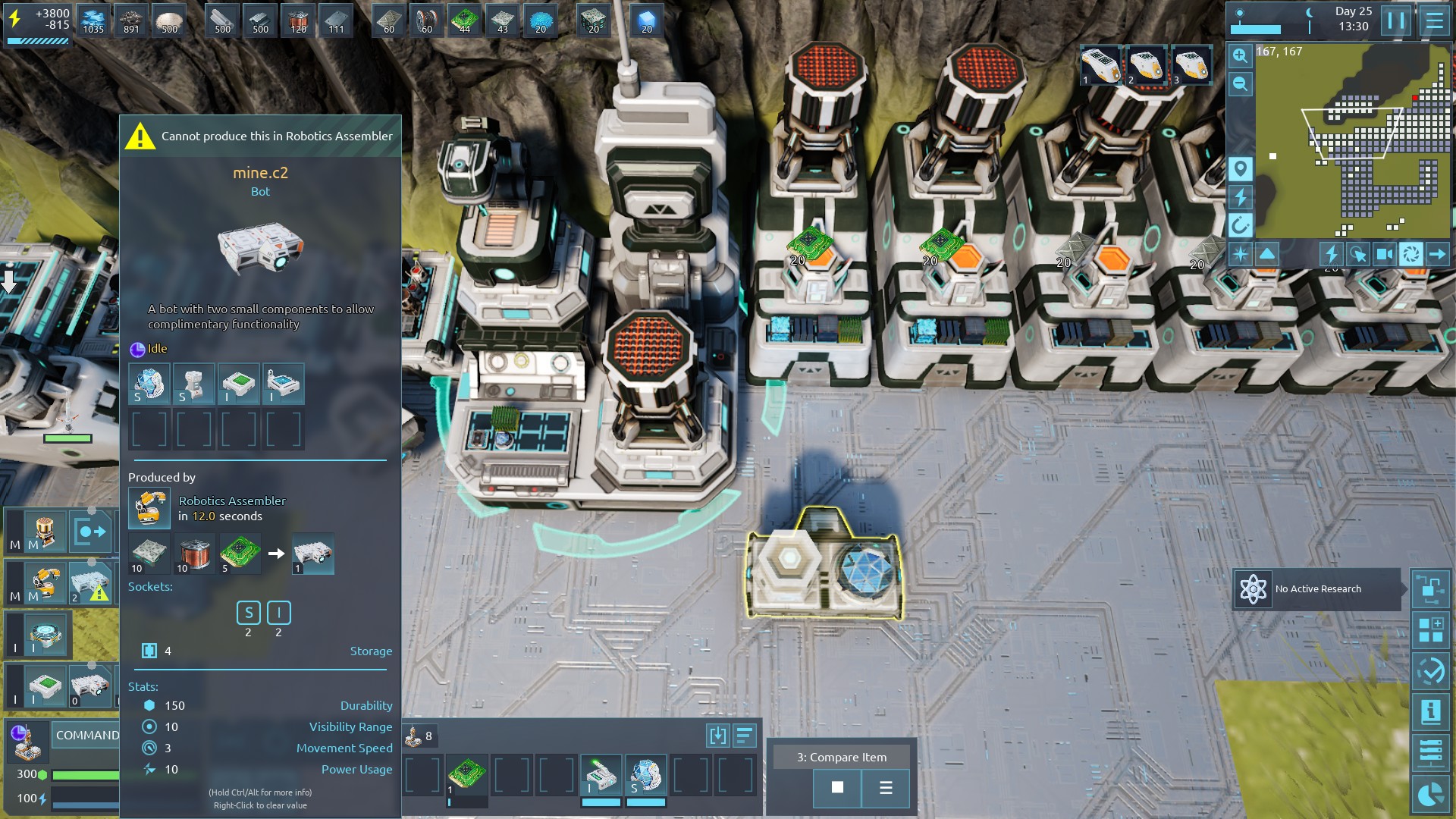
Task: Open the blueprint flowchart button
Action: tap(1430, 589)
